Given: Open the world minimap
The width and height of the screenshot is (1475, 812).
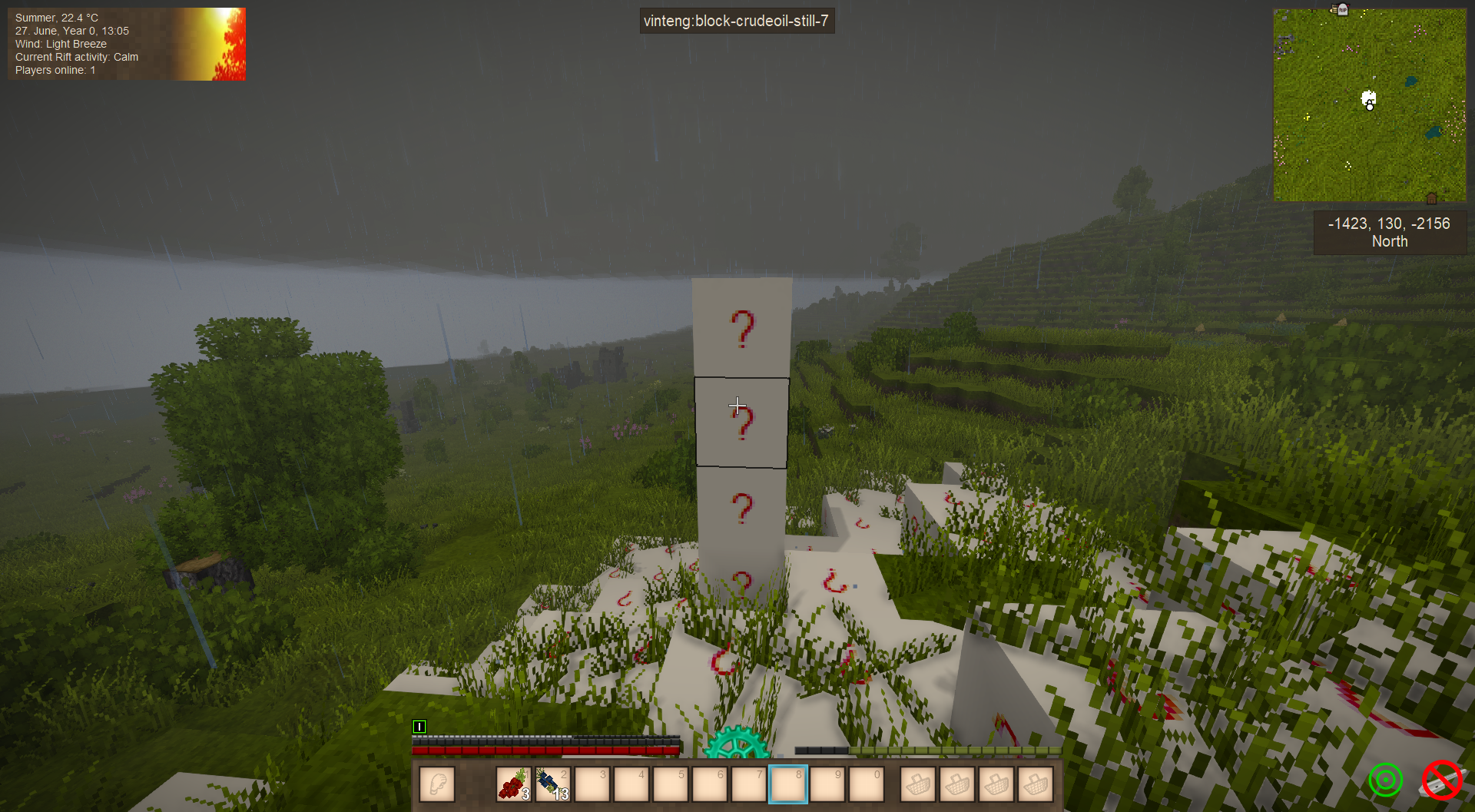Looking at the screenshot, I should (1369, 105).
